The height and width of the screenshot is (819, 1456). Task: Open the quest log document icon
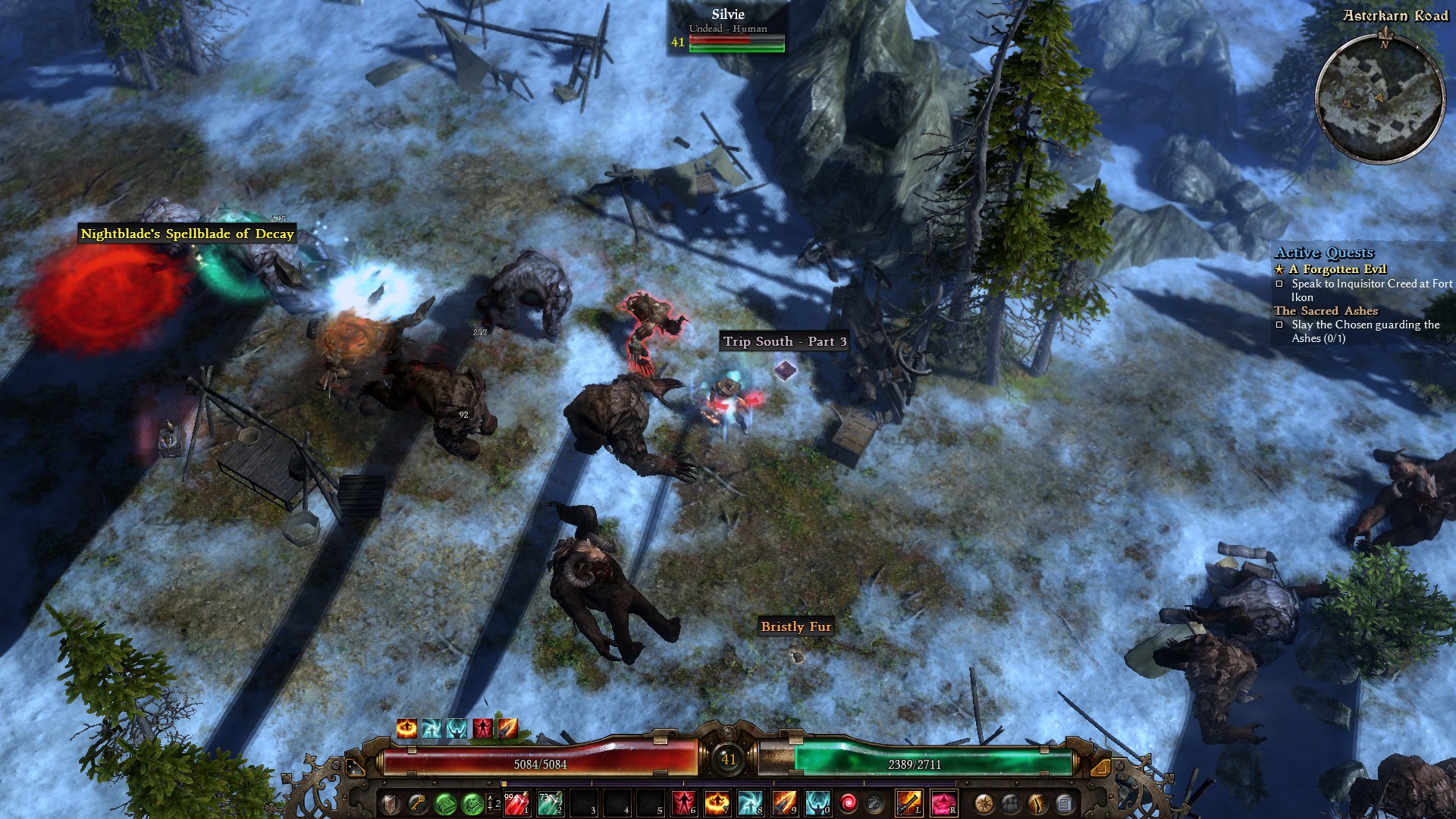1064,802
